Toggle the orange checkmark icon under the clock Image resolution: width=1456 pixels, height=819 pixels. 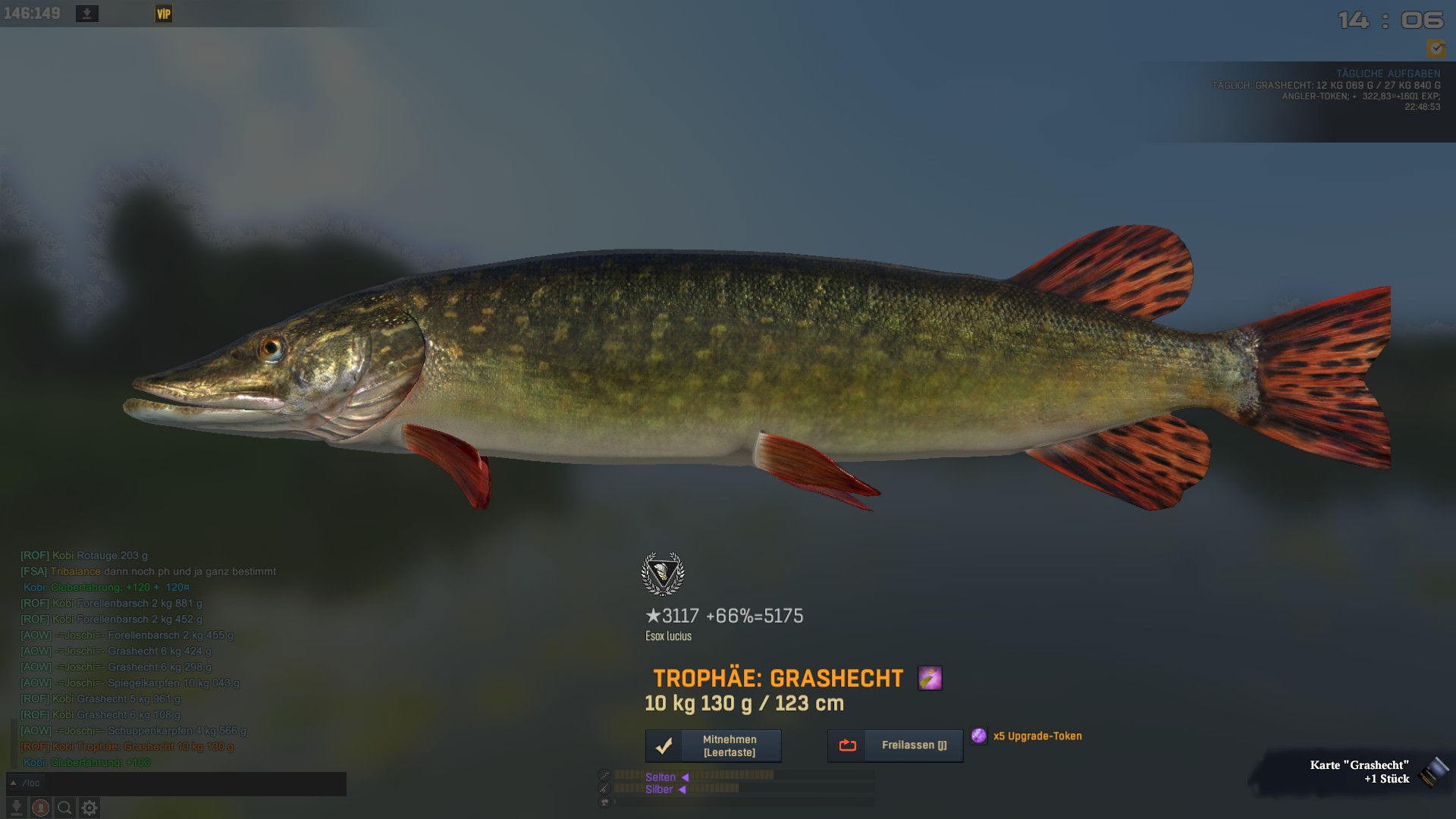(x=1436, y=49)
